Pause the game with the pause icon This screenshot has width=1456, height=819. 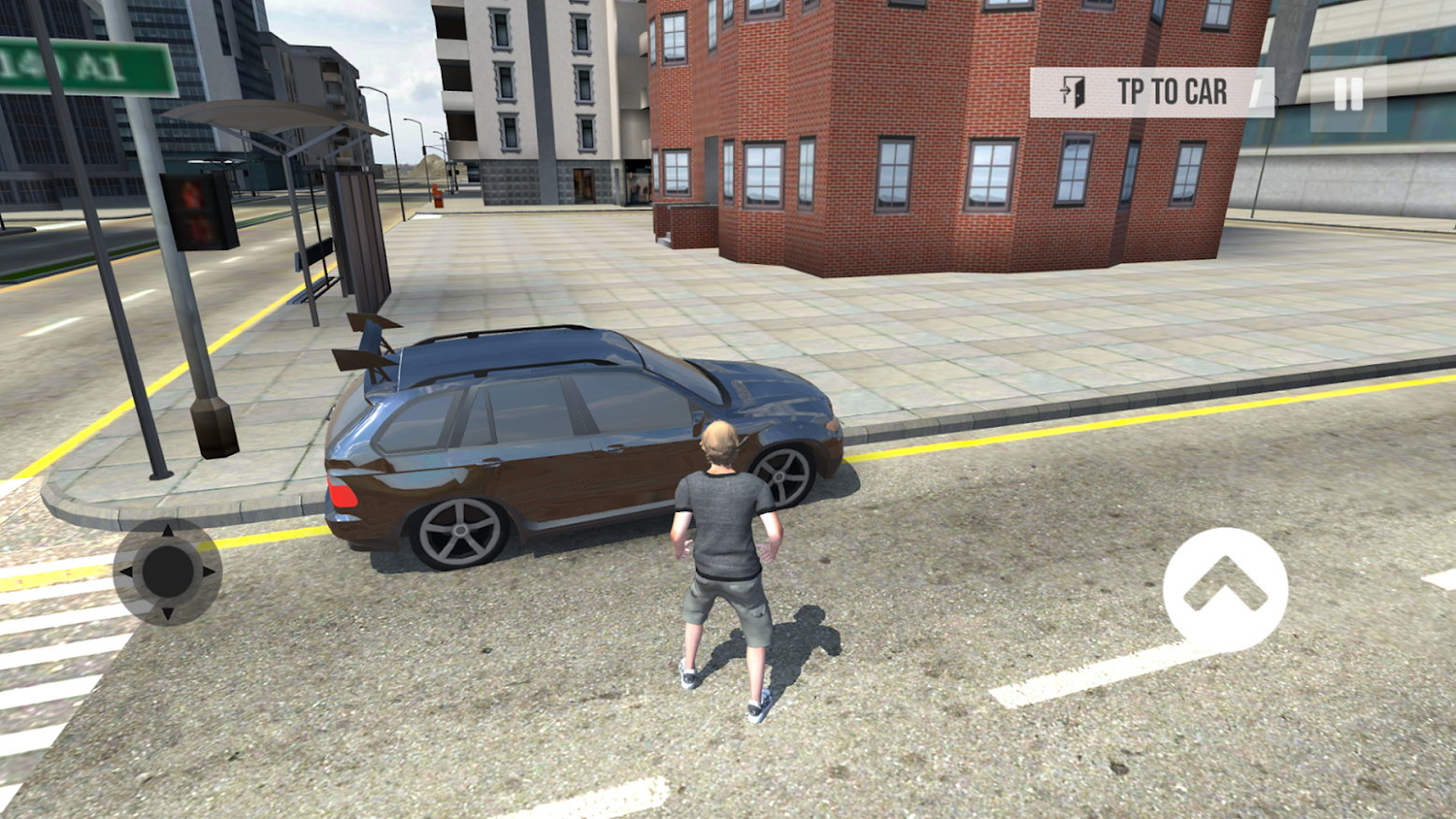tap(1347, 94)
